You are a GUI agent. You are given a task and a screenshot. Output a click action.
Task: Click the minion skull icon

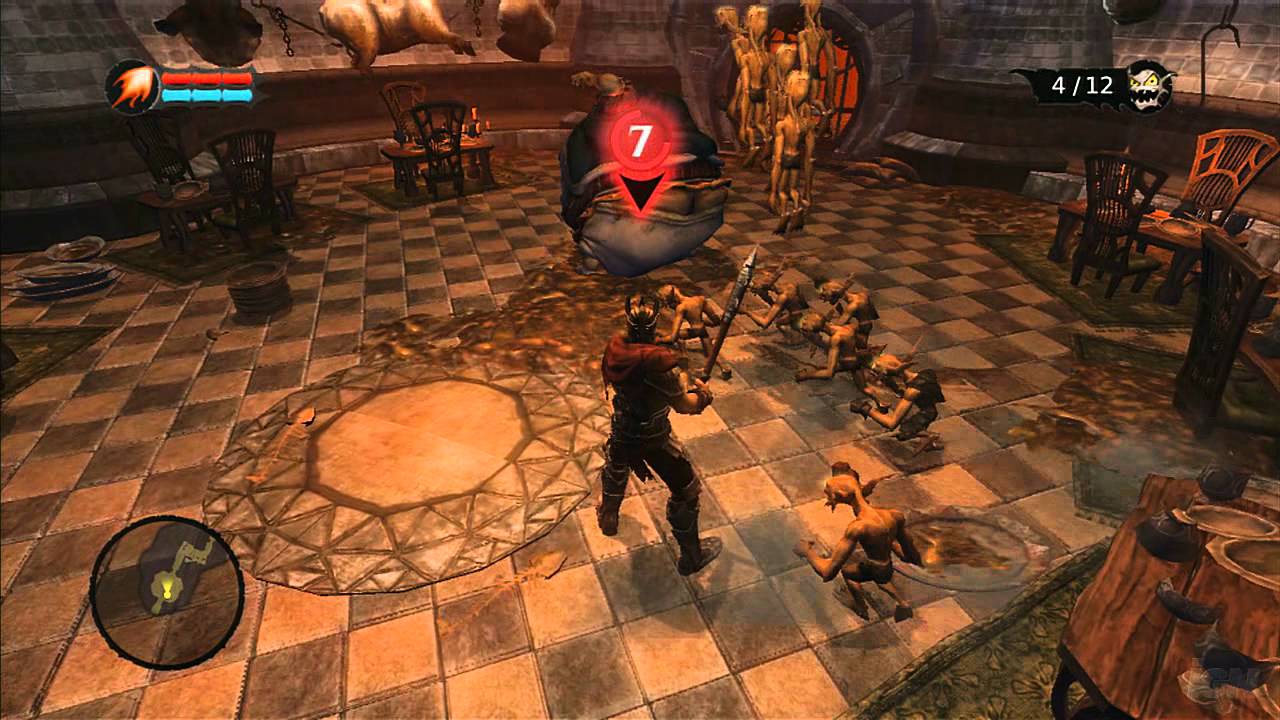pos(1150,85)
